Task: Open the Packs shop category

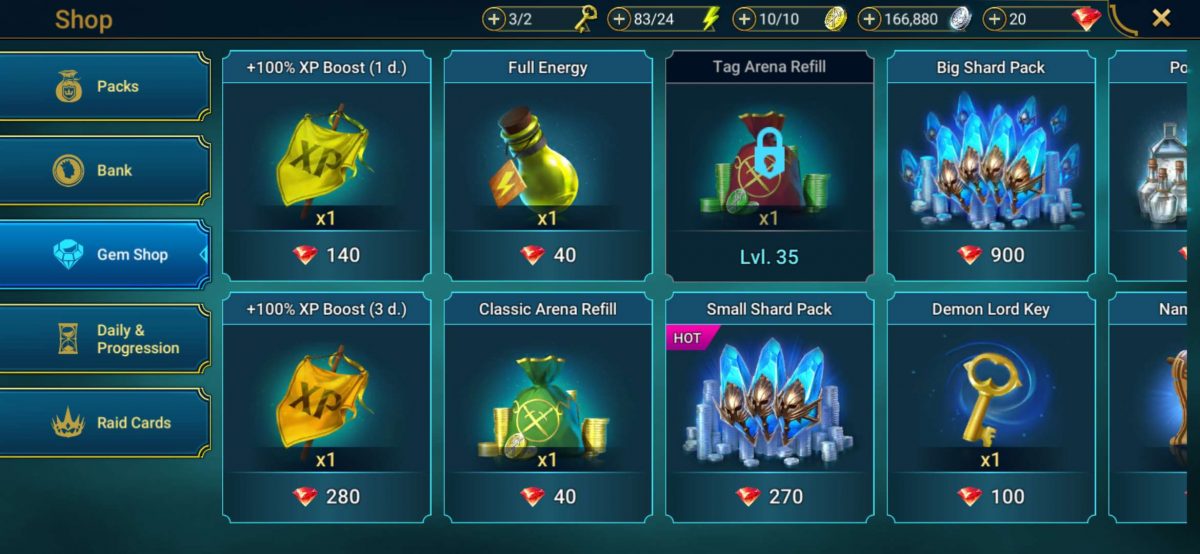Action: 105,87
